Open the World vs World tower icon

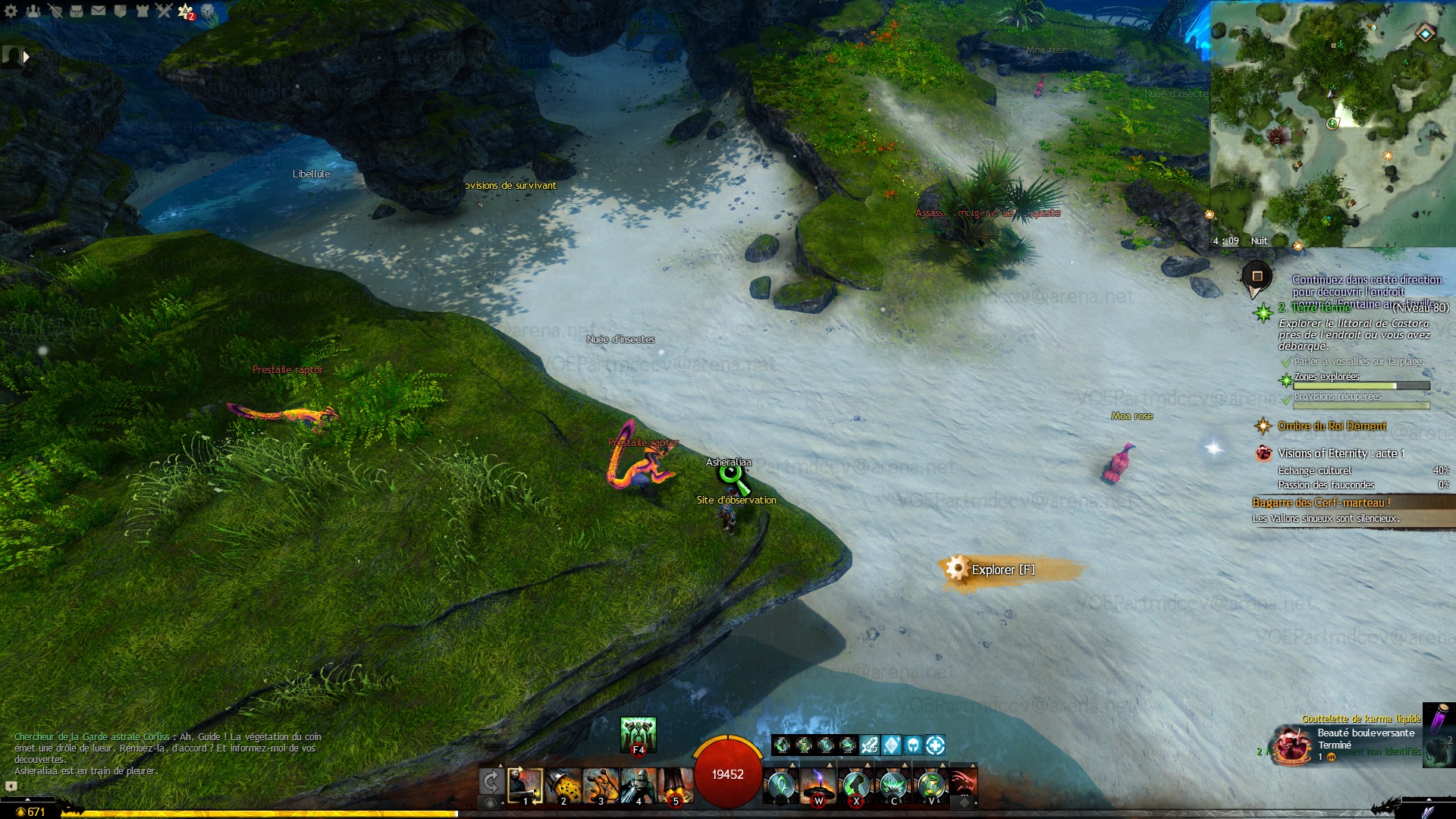point(142,11)
